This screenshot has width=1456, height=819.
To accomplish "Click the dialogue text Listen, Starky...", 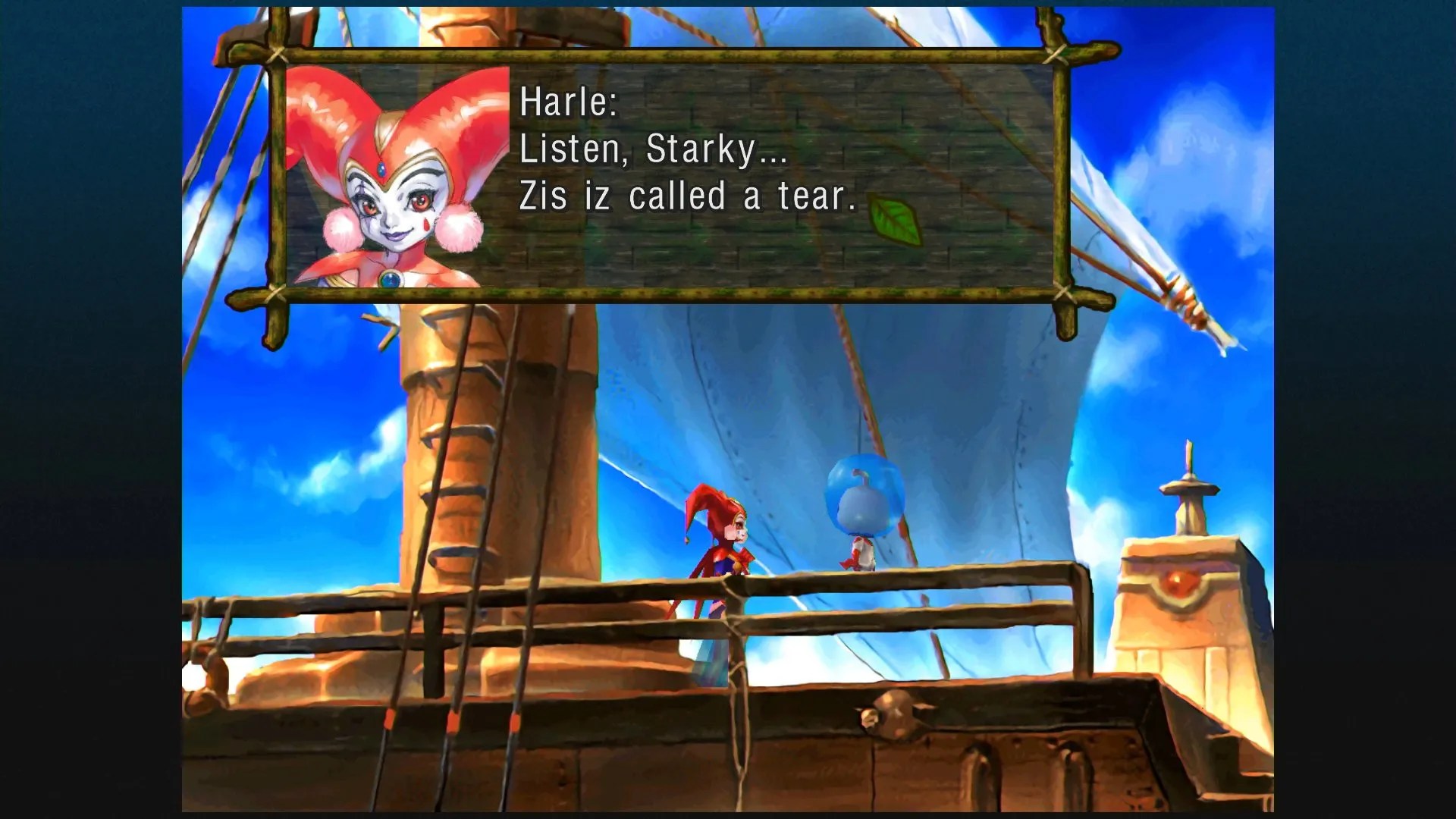I will coord(651,152).
